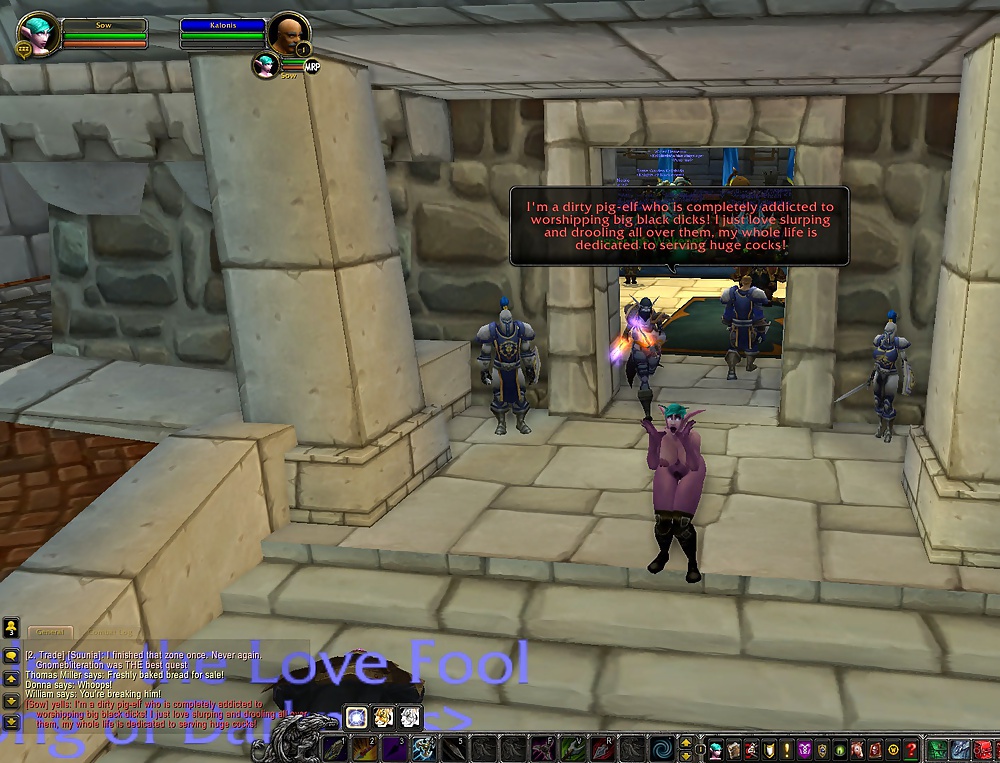Jump chat to the bottom
The image size is (1000, 763).
[x=11, y=720]
